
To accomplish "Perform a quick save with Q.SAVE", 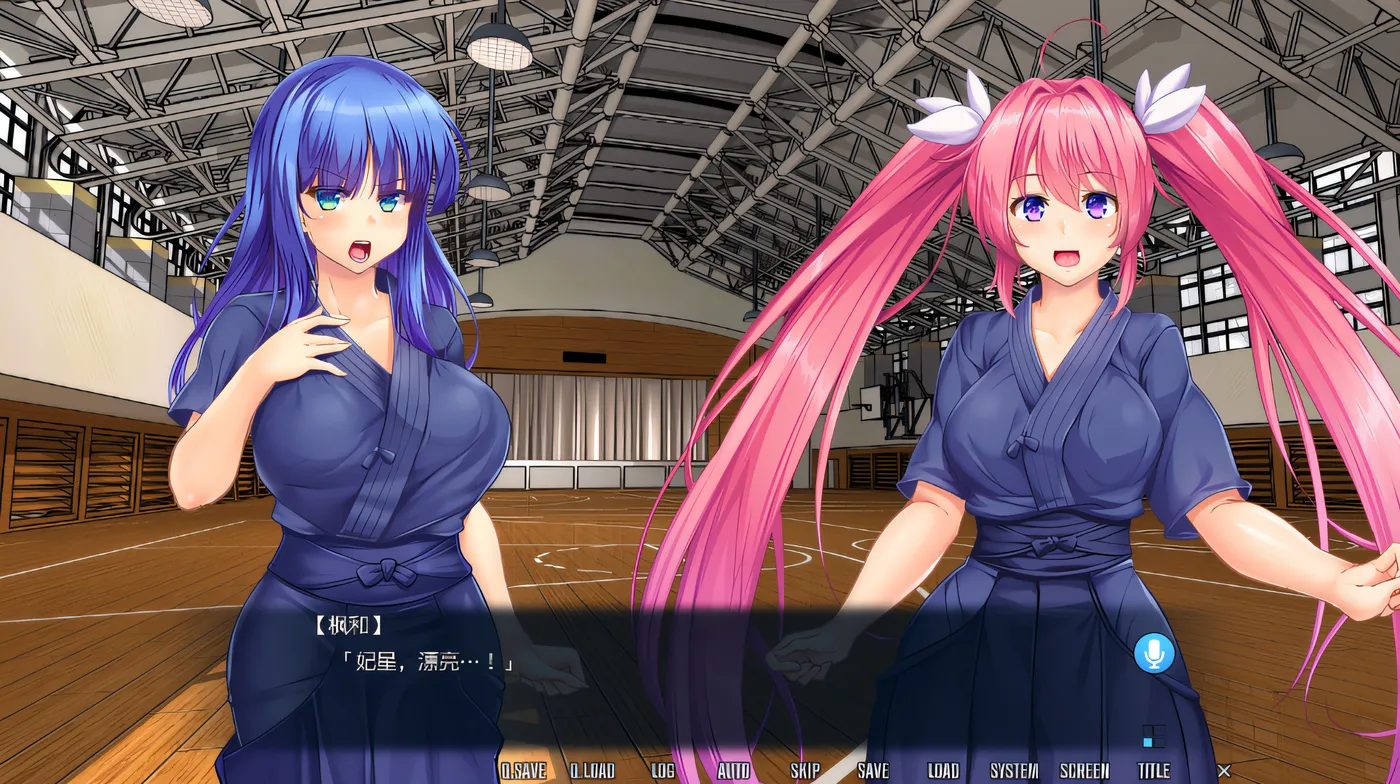I will point(525,771).
